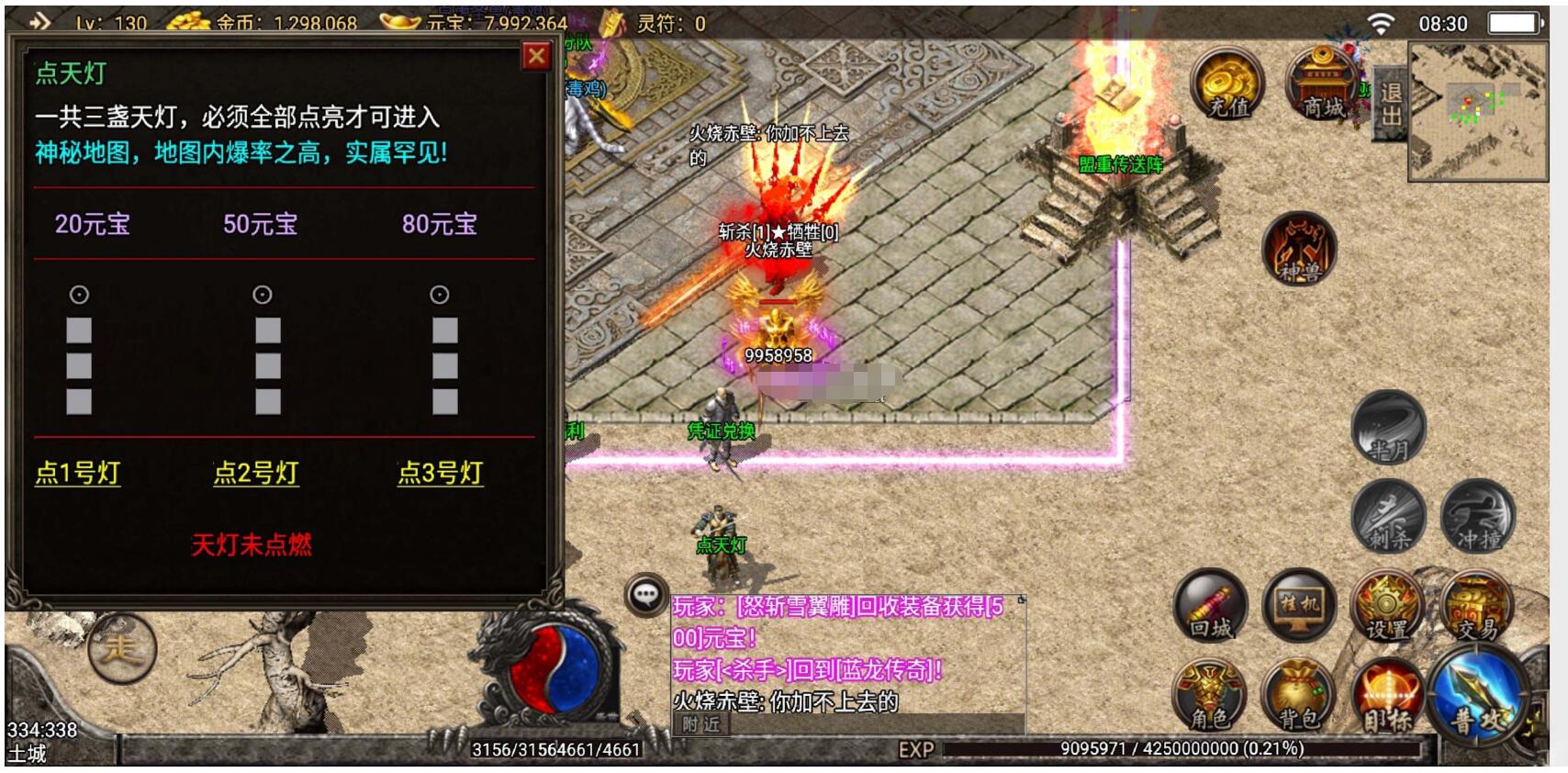Activate the 神兽 beast icon

[x=1298, y=250]
